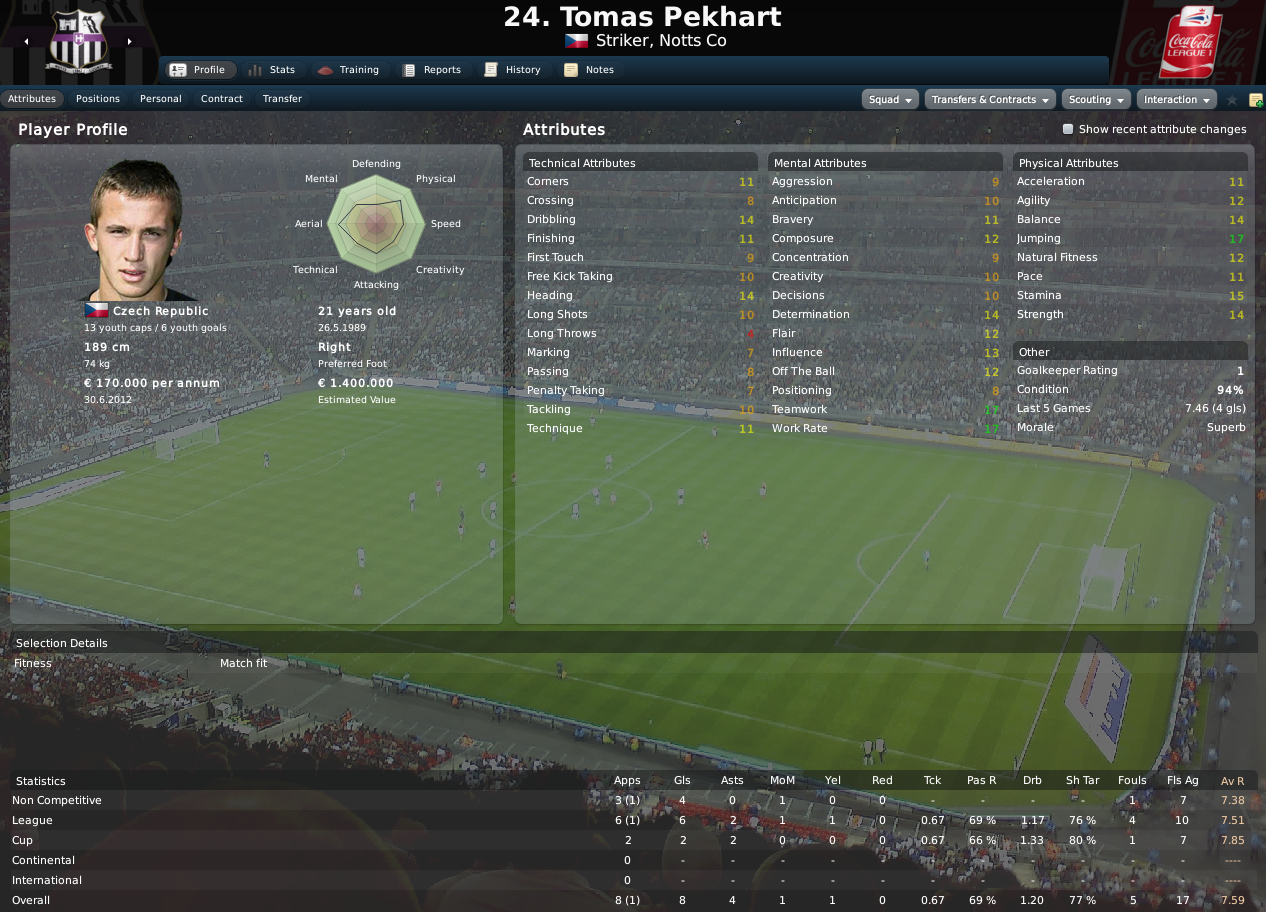
Task: Open the Reports tab
Action: pos(431,70)
